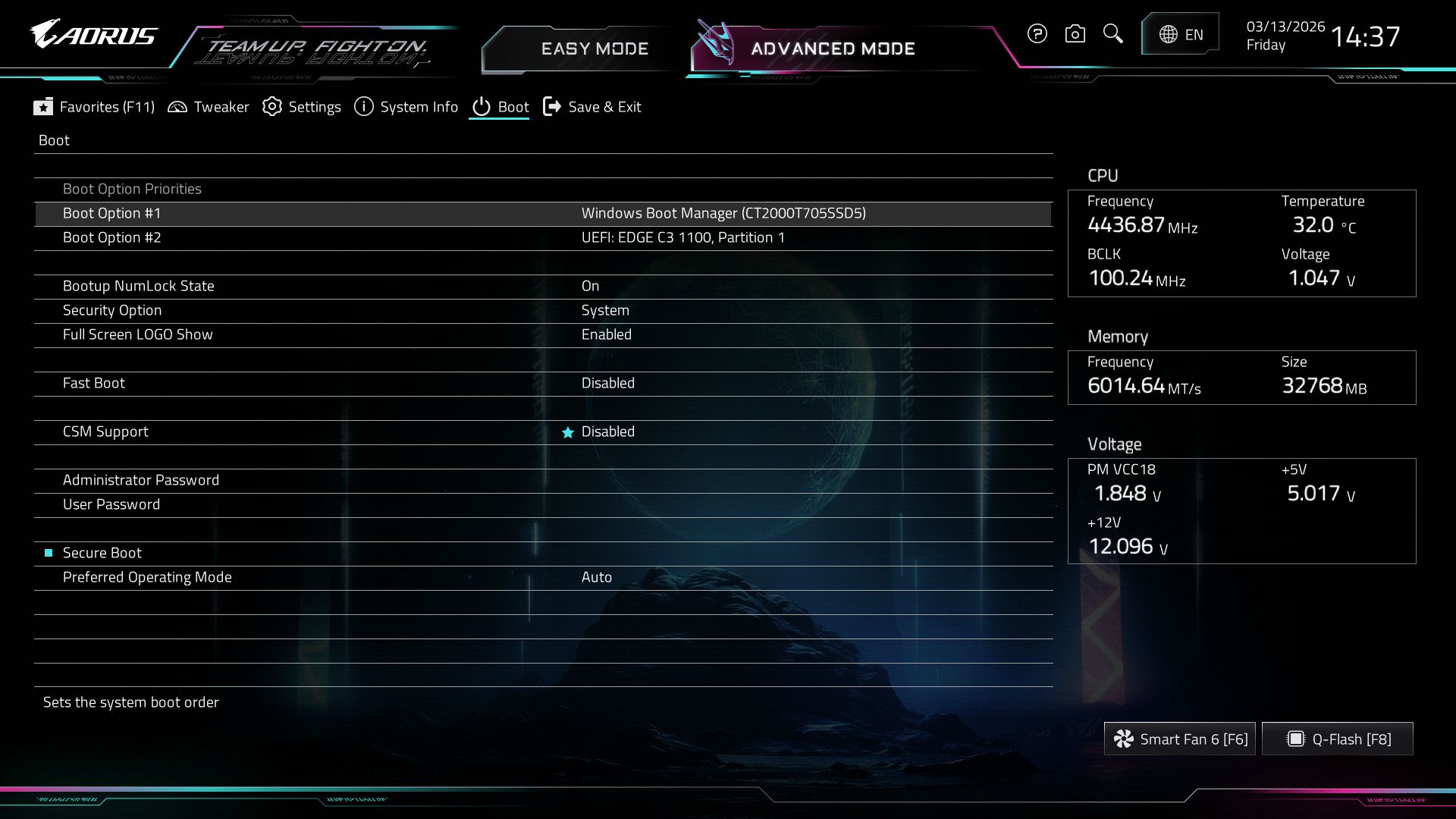
Task: Toggle Bootup NumLock State setting
Action: 590,286
